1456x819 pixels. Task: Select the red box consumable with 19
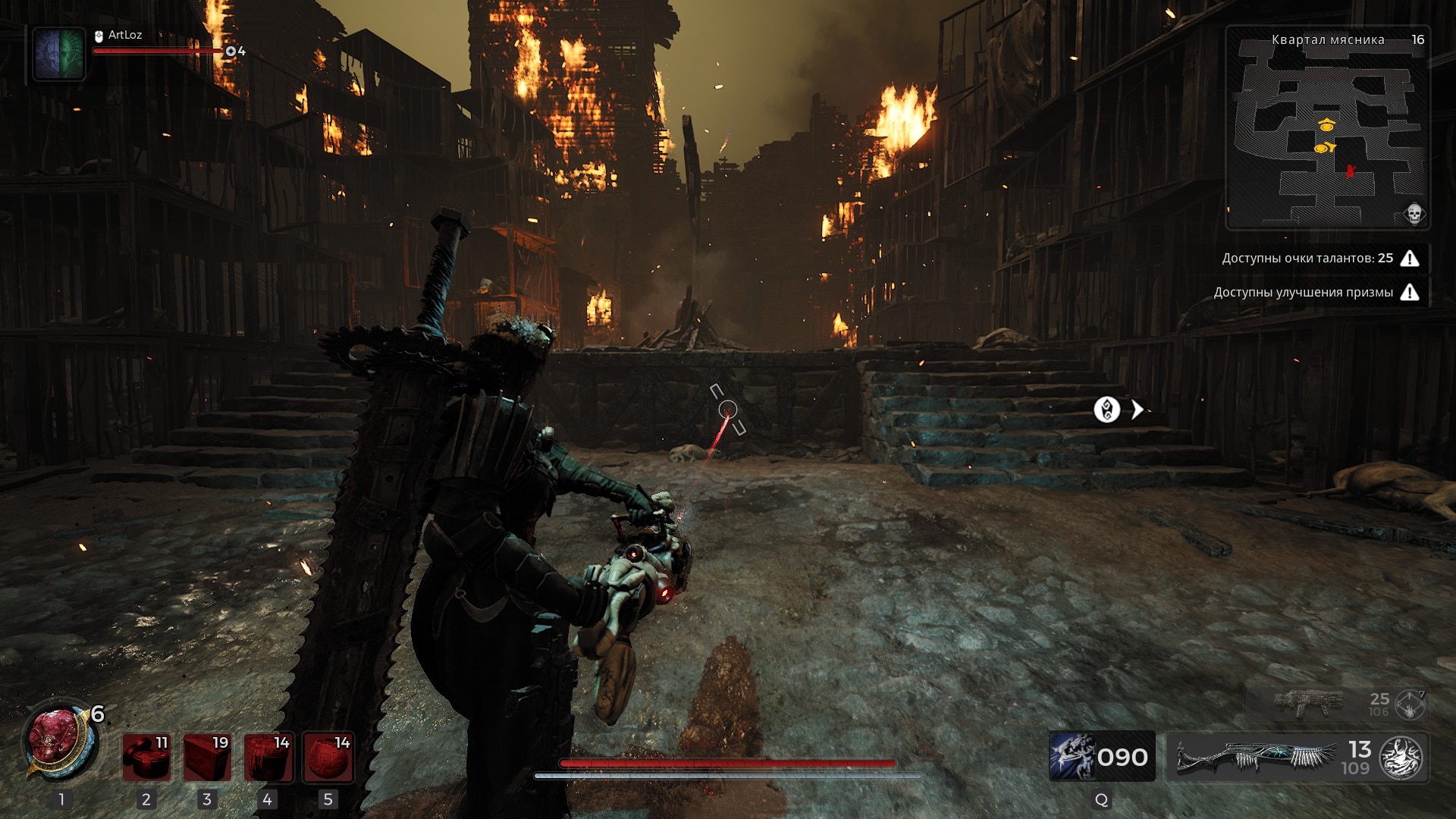(207, 757)
